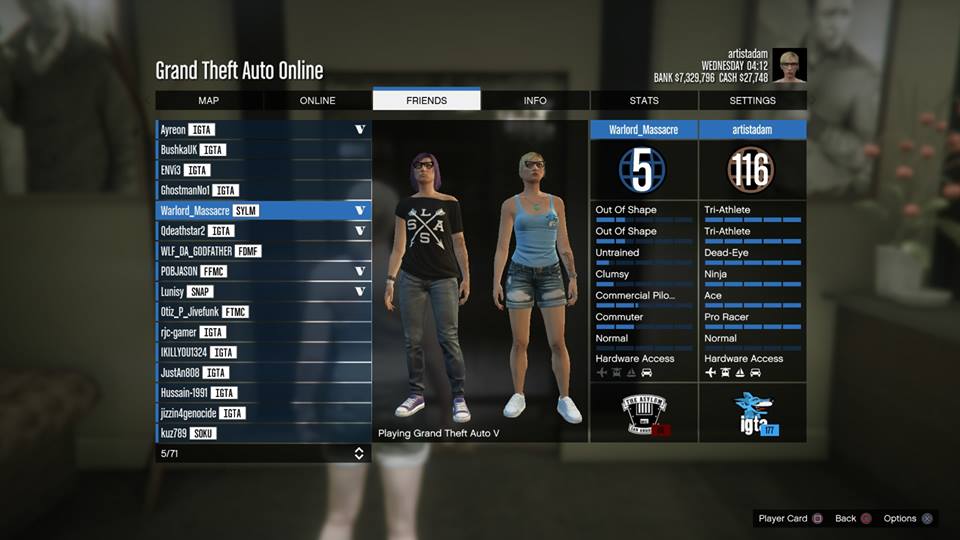Click the highlighted Warlord_Massacre row
Image resolution: width=960 pixels, height=540 pixels.
[263, 211]
